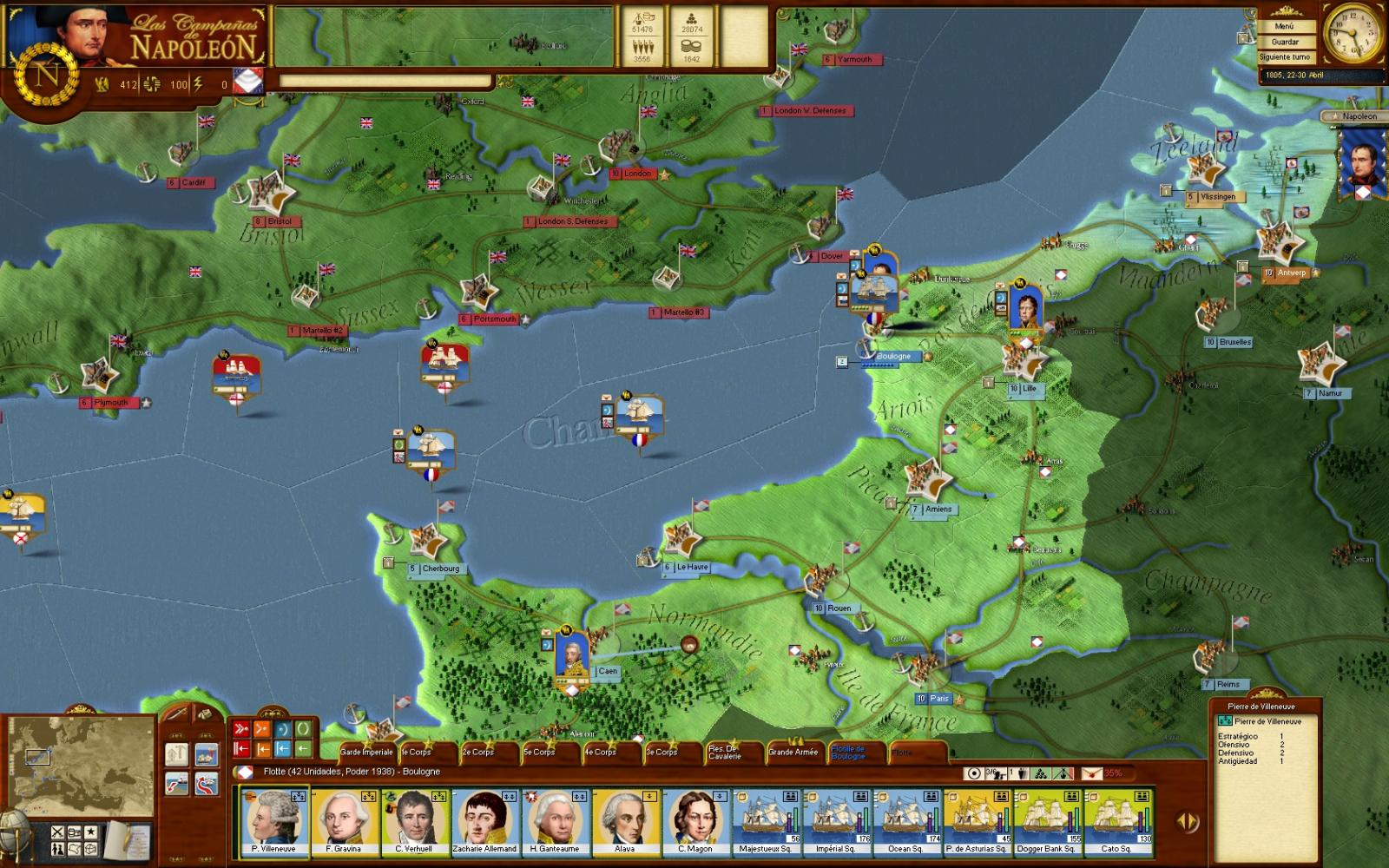Set the red double-arrow assault posture

coord(241,729)
